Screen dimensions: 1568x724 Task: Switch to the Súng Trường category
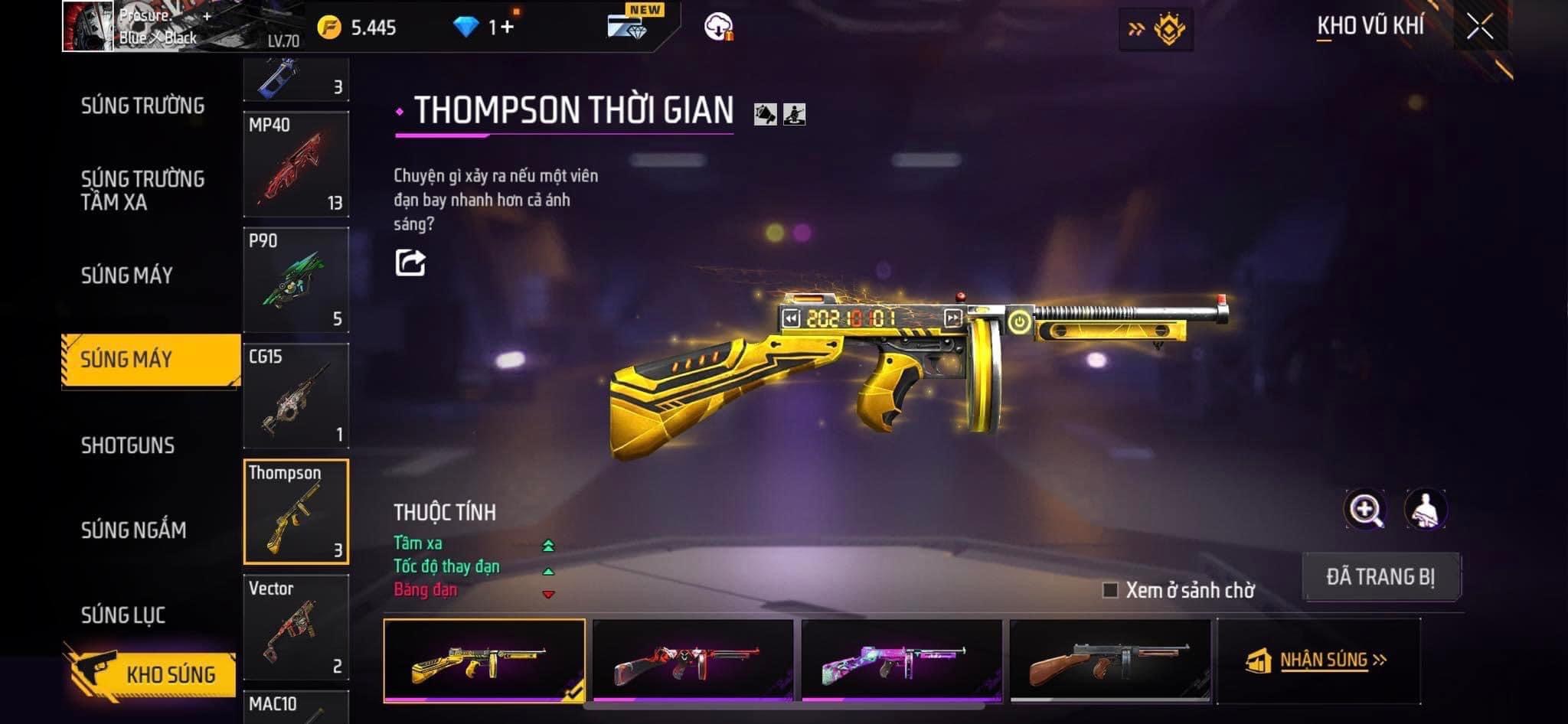[143, 106]
